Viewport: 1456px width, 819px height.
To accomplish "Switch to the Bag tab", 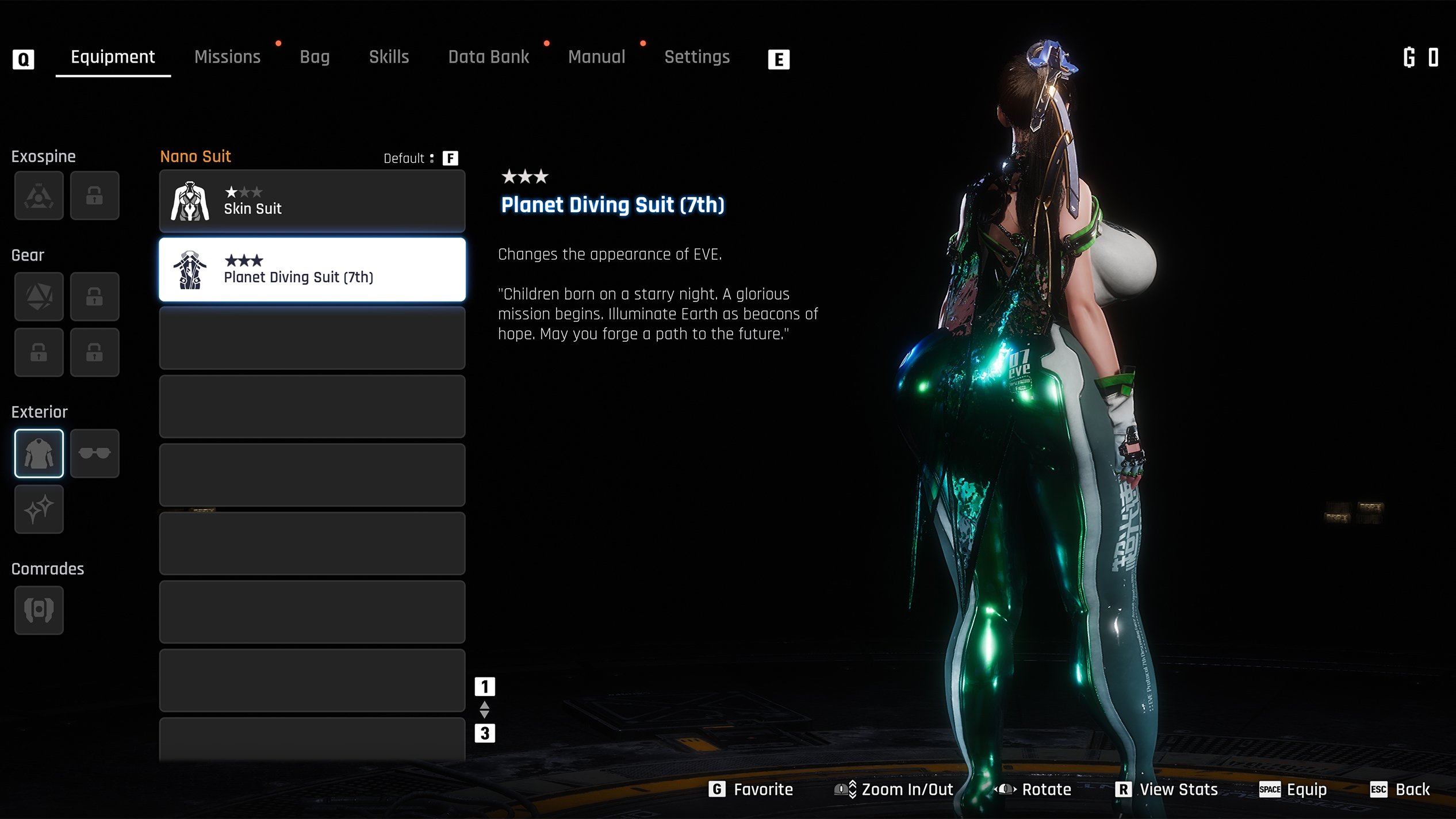I will coord(315,57).
